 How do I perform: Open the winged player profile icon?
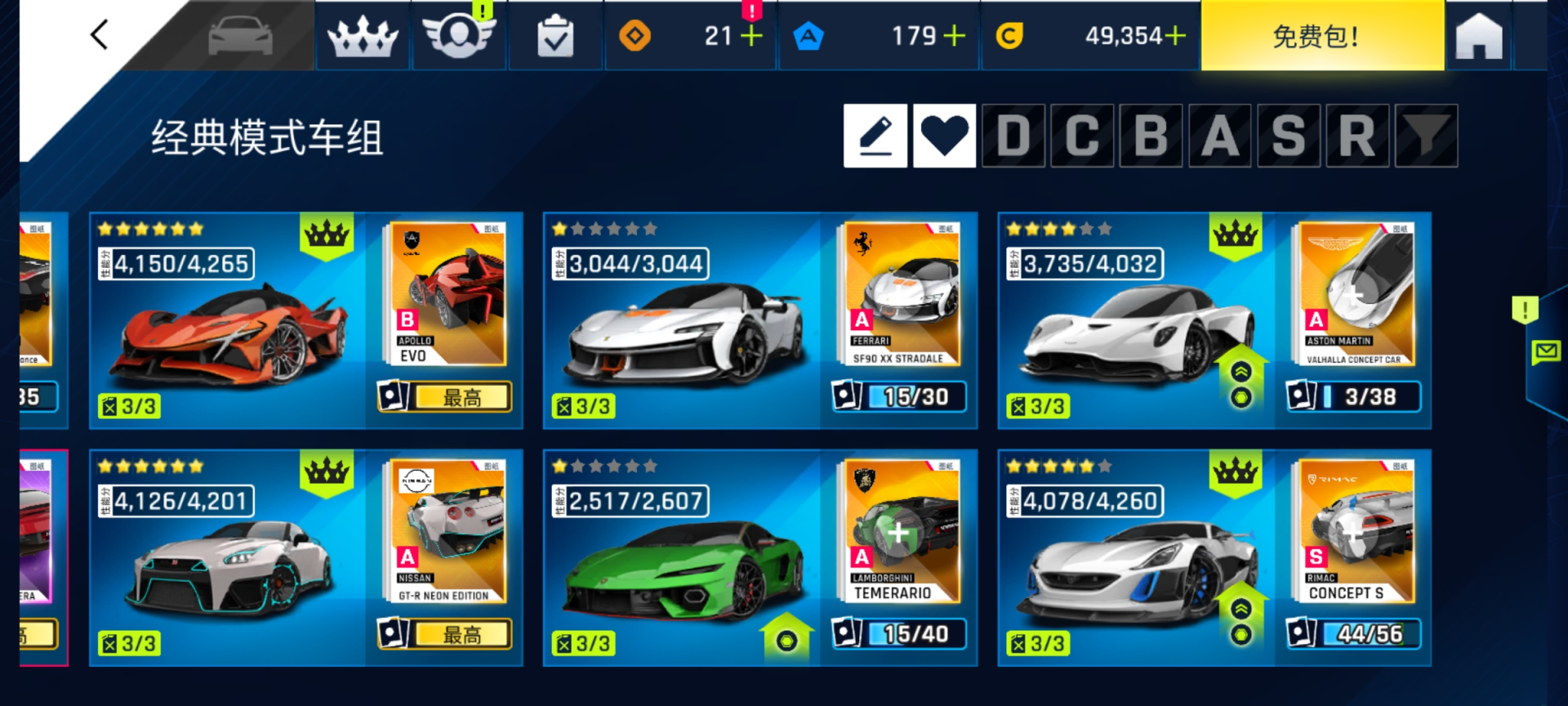459,37
